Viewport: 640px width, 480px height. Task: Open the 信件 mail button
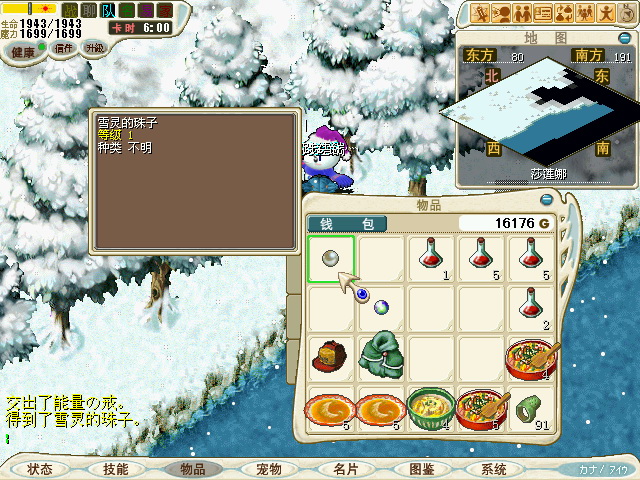pos(63,48)
